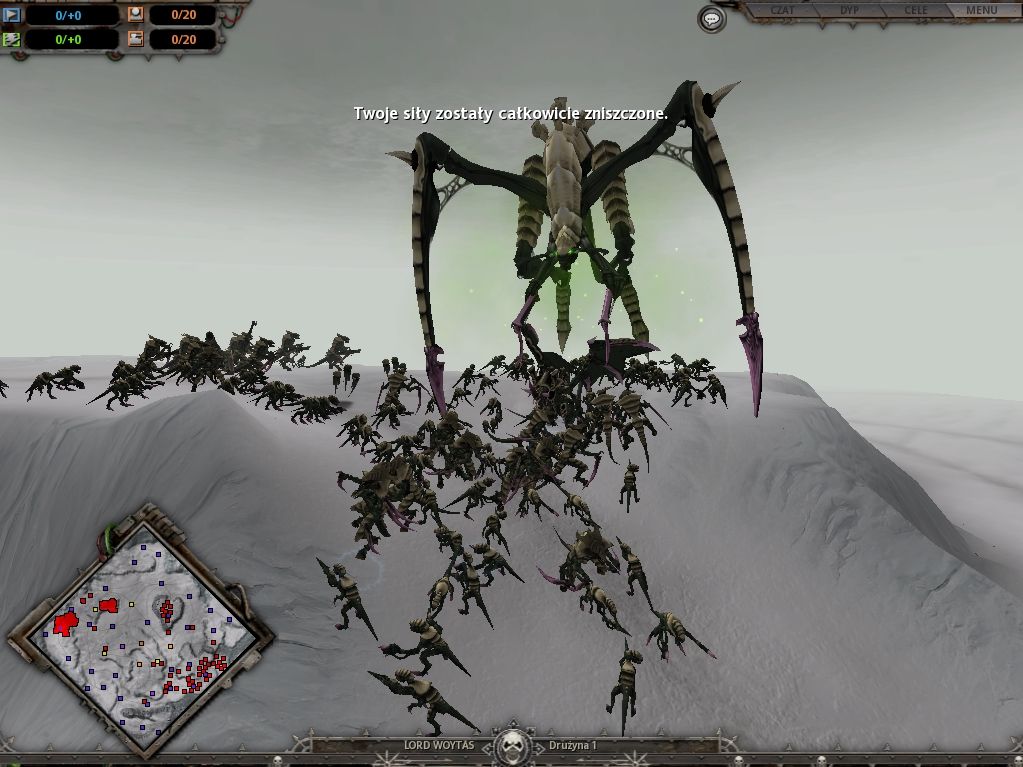Viewport: 1023px width, 767px height.
Task: Open the MENU button
Action: click(981, 11)
